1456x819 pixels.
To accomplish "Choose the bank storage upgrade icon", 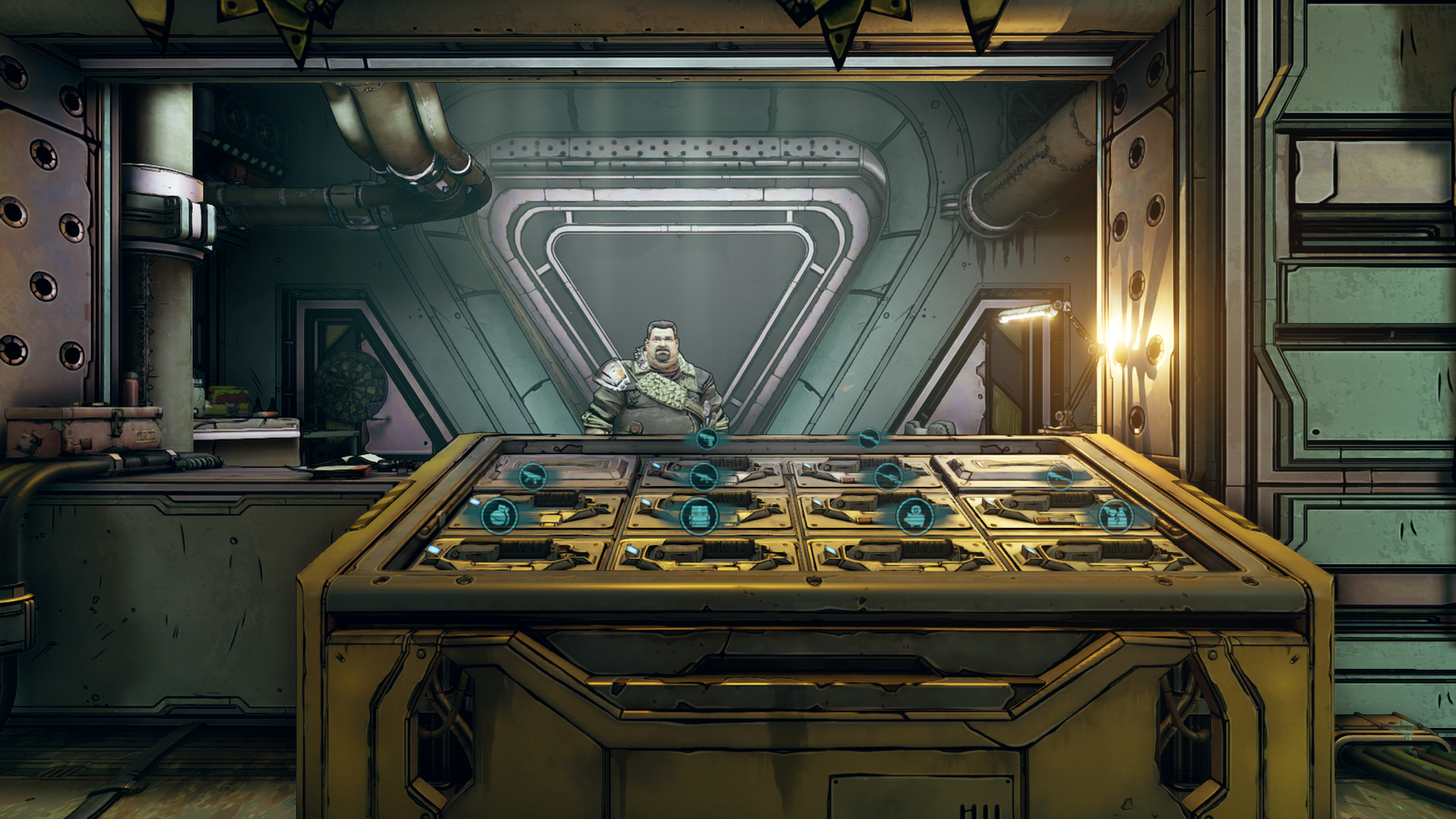I will (914, 516).
